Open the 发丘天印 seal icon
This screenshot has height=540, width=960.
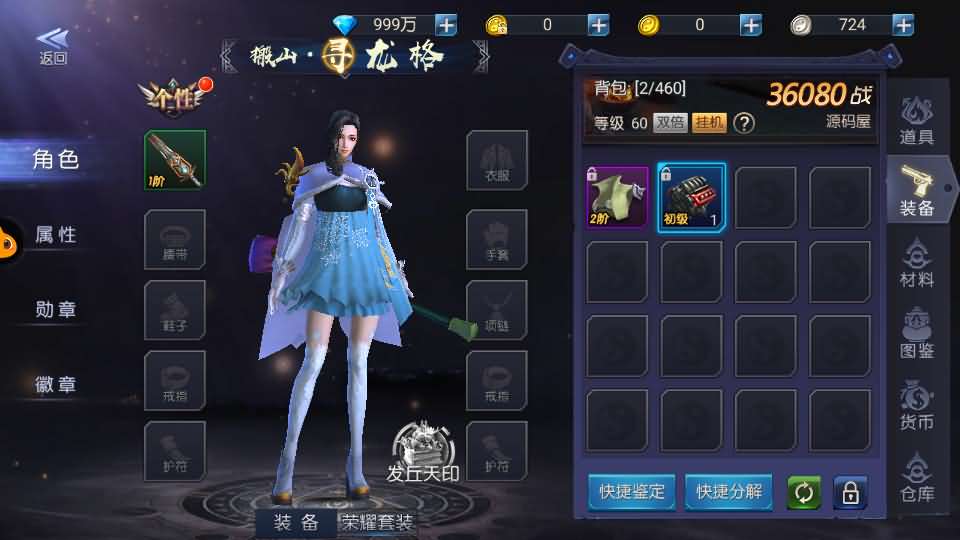tap(423, 452)
